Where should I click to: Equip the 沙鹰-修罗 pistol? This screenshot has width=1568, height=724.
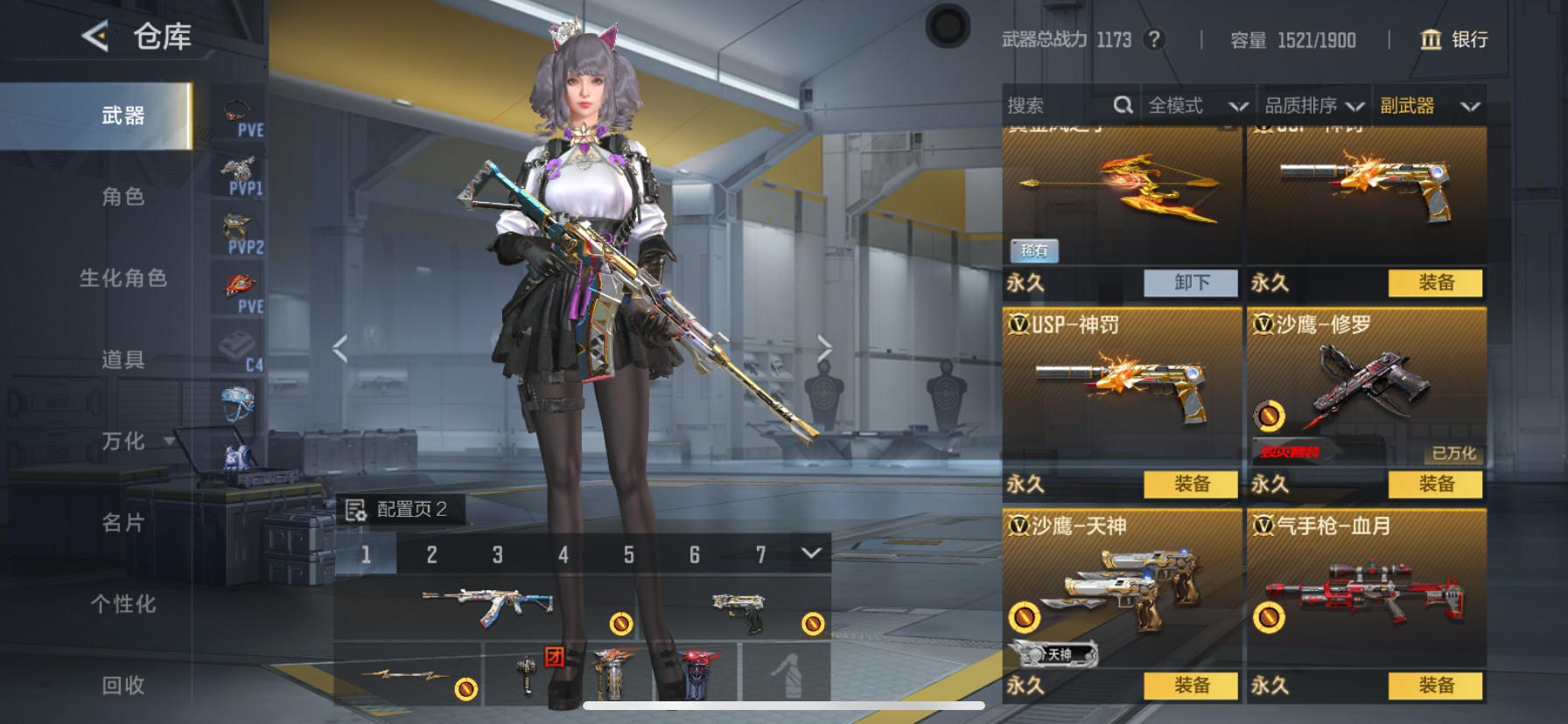point(1436,484)
